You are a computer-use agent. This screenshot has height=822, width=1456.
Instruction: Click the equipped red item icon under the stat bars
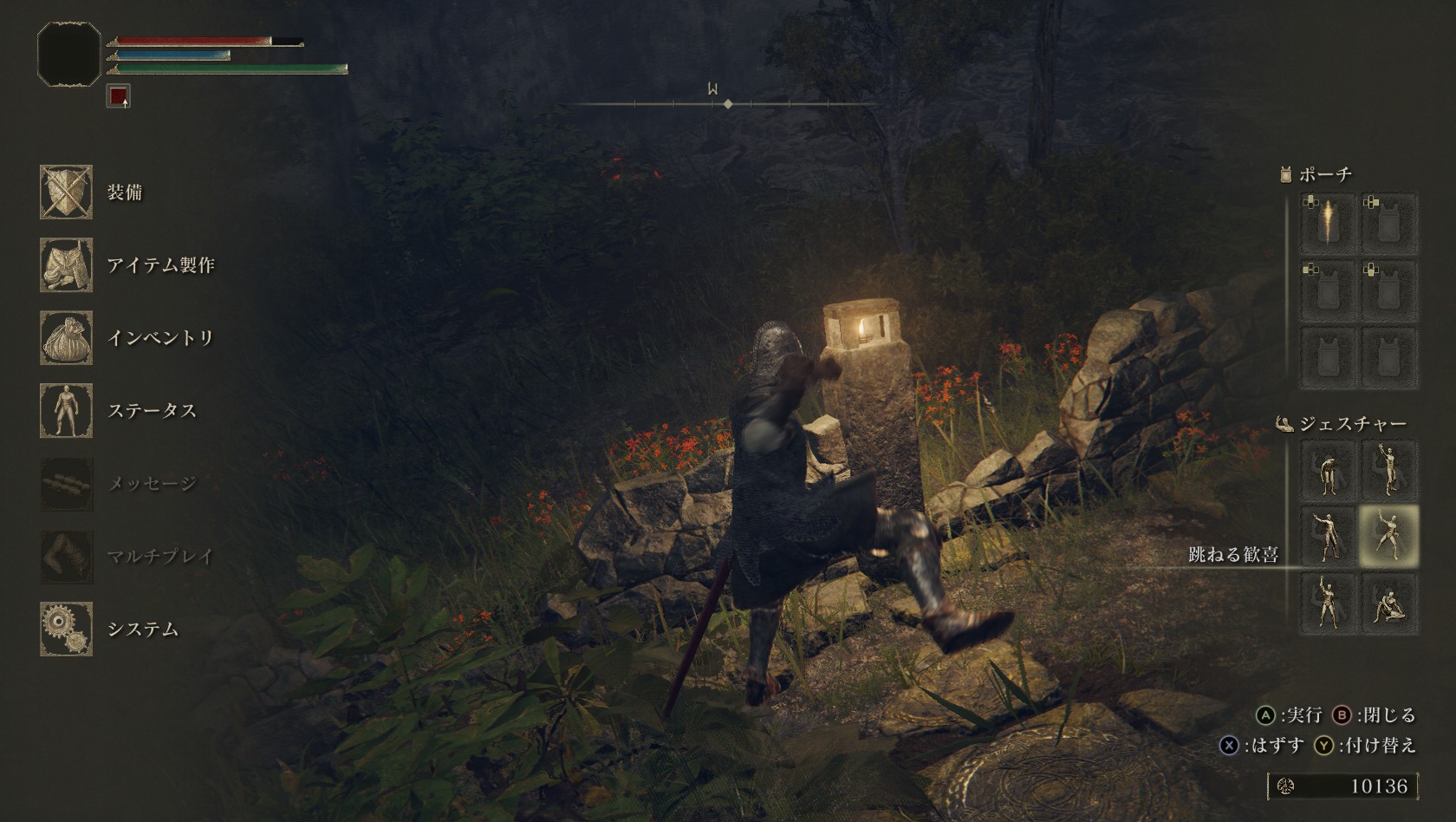tap(118, 96)
